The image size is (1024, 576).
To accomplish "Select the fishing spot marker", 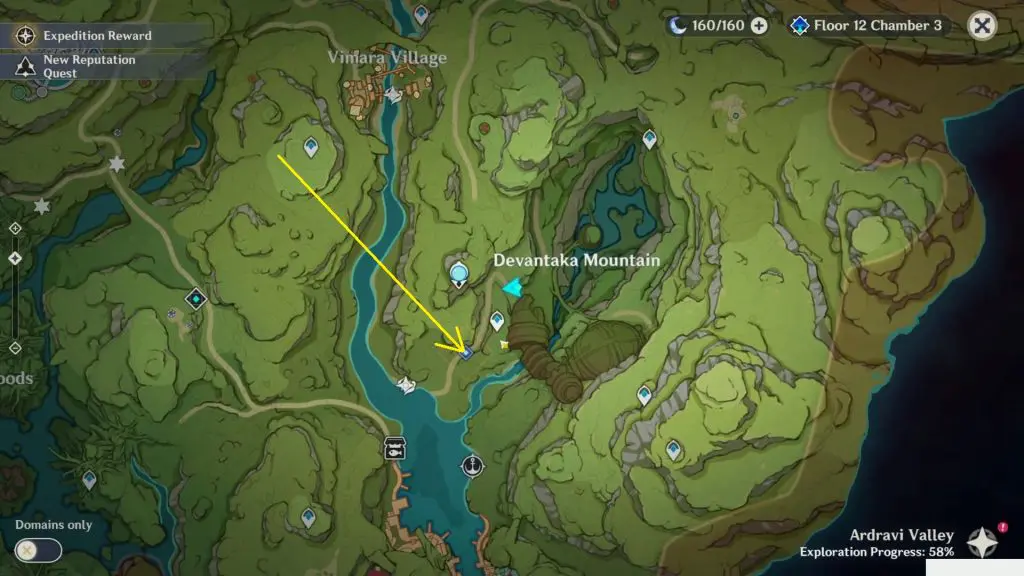I will [x=395, y=449].
